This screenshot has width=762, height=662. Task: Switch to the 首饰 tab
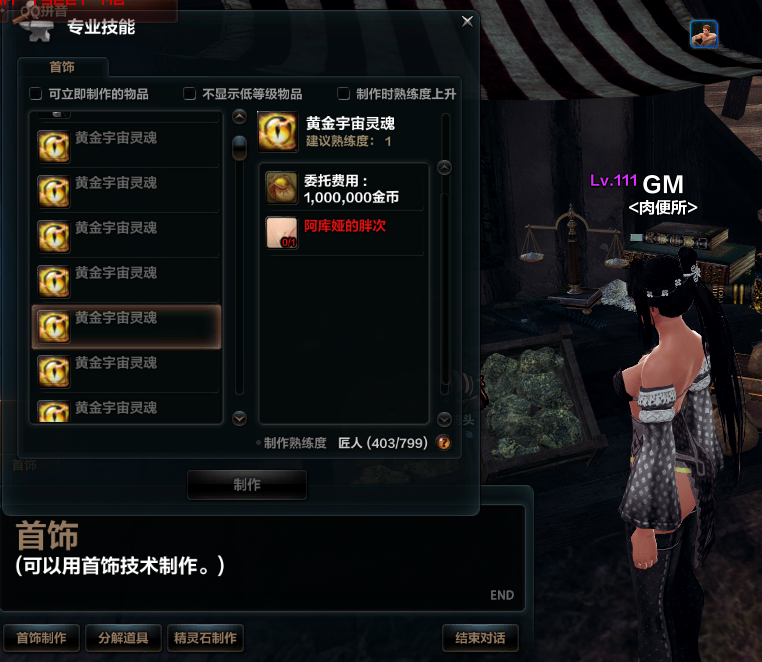tap(62, 67)
